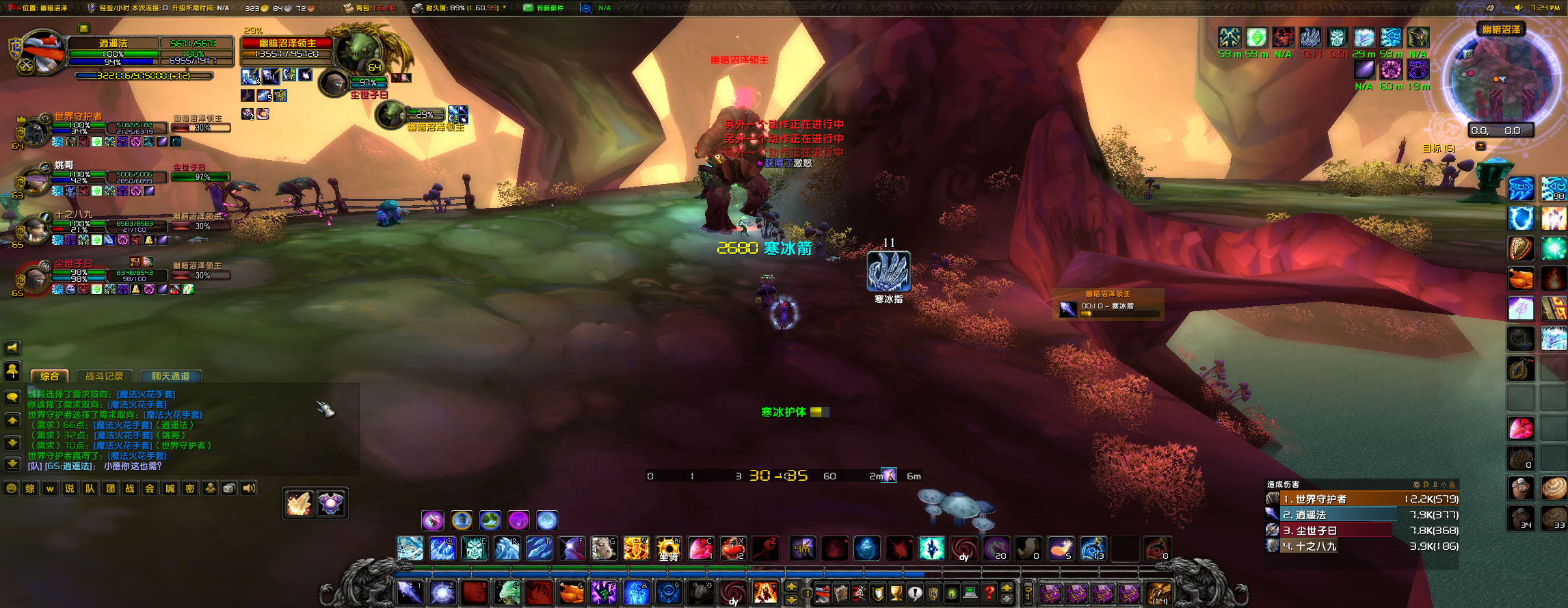Click the smiley emote icon above the chat buttons
The image size is (1568, 608).
coord(11,488)
